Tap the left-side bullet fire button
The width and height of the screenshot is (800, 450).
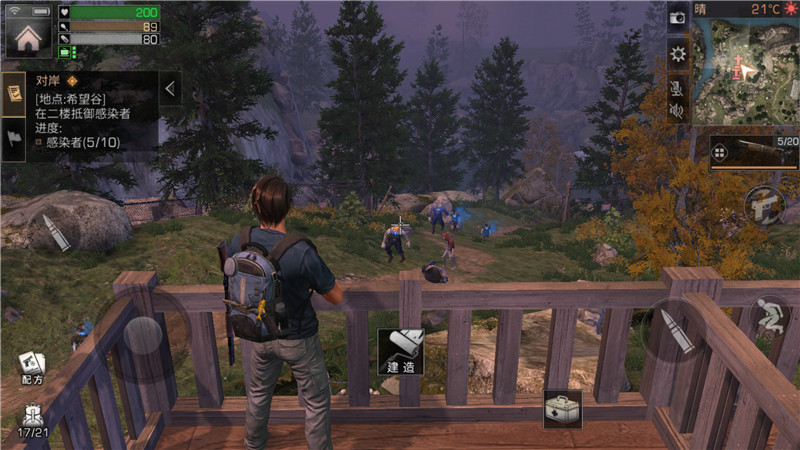click(x=56, y=232)
